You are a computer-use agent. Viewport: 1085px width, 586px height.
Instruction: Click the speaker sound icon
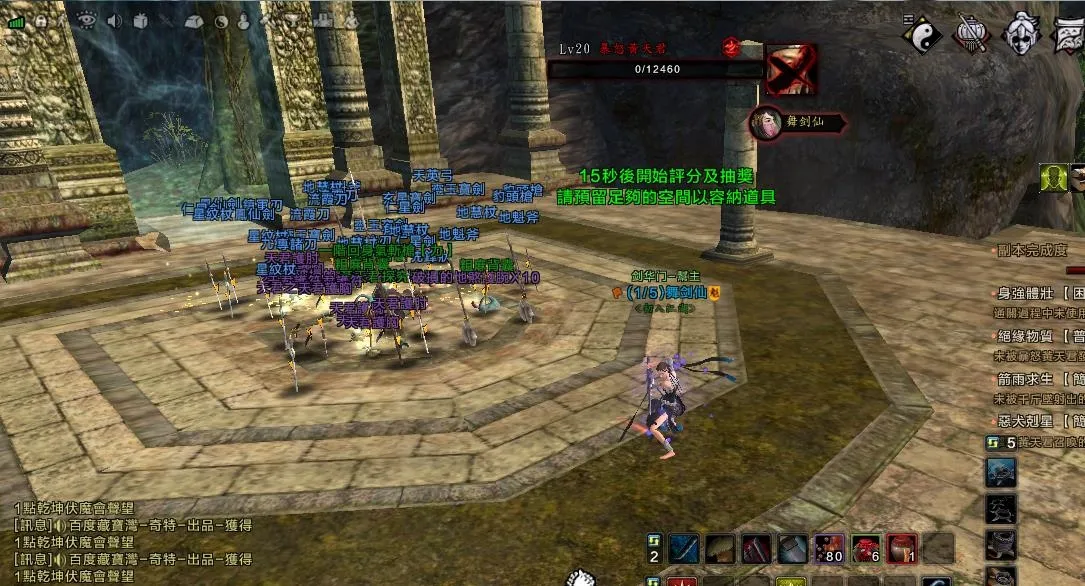point(113,20)
